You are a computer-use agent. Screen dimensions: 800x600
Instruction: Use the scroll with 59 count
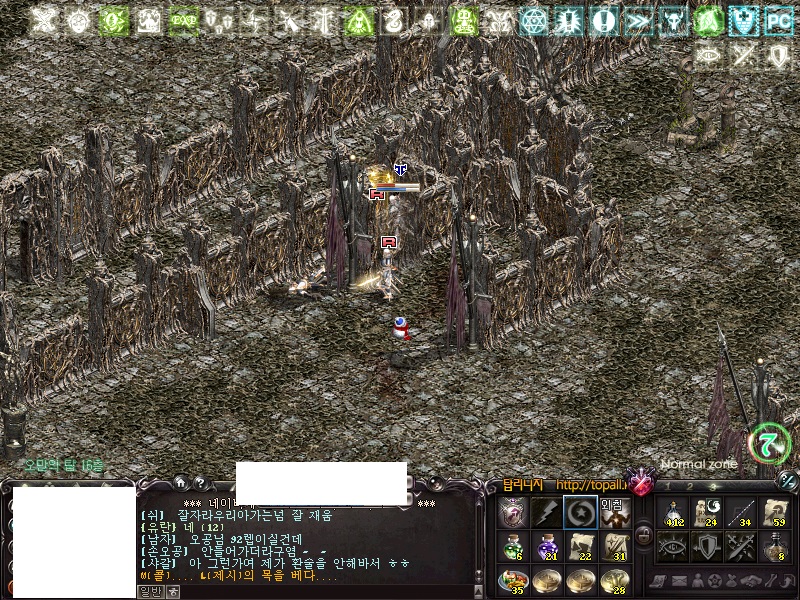775,512
